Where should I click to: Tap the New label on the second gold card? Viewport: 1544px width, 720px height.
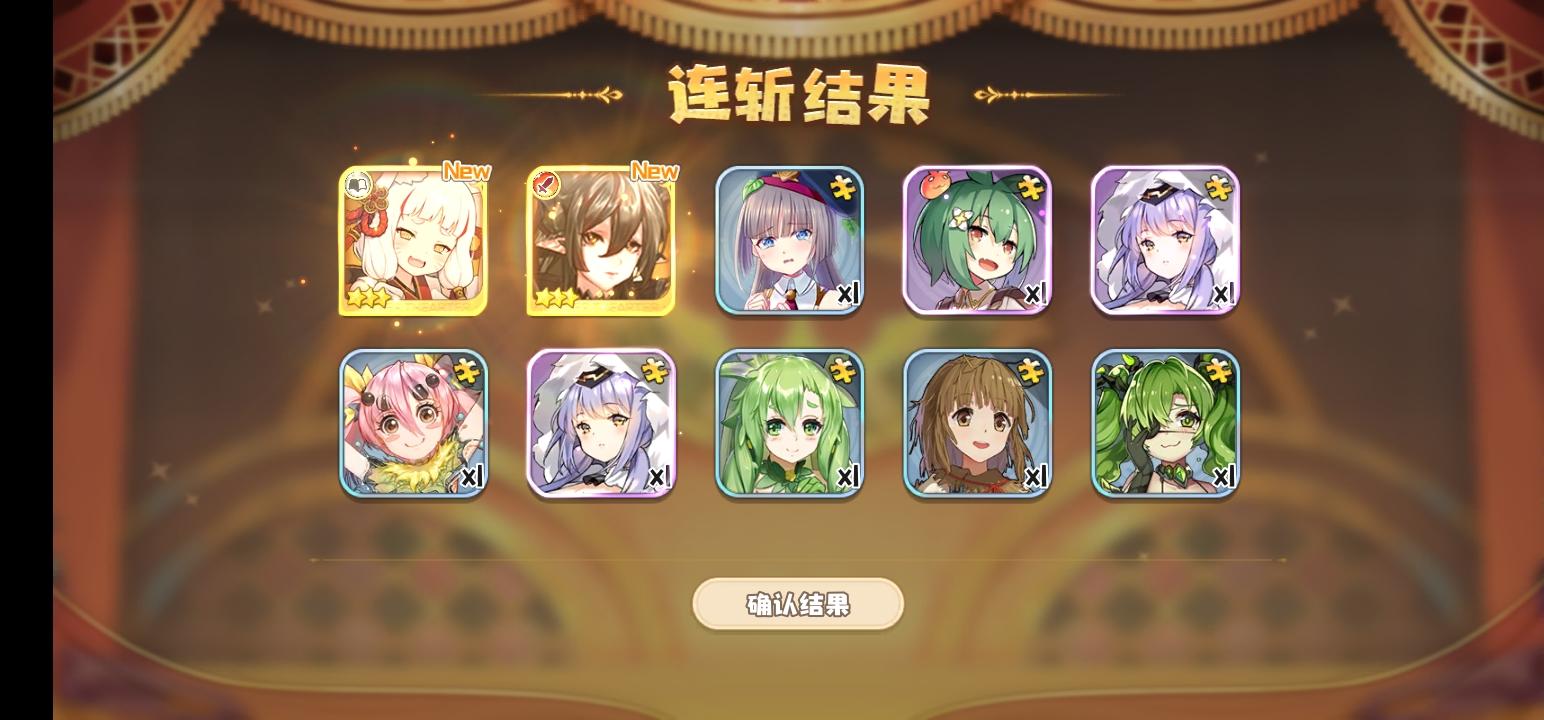click(655, 170)
